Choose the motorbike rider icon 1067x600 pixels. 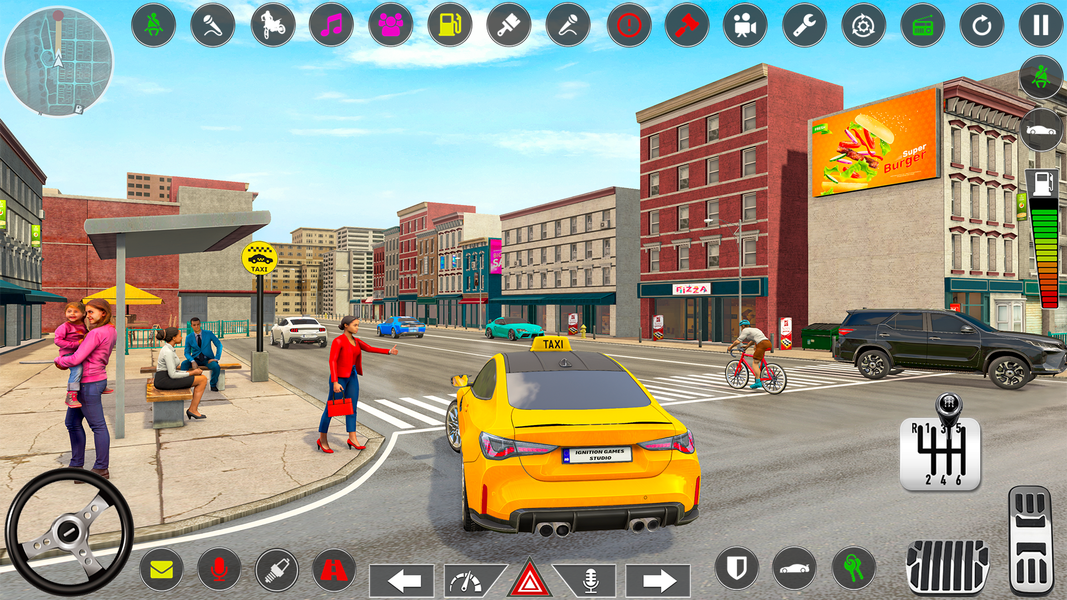[272, 26]
